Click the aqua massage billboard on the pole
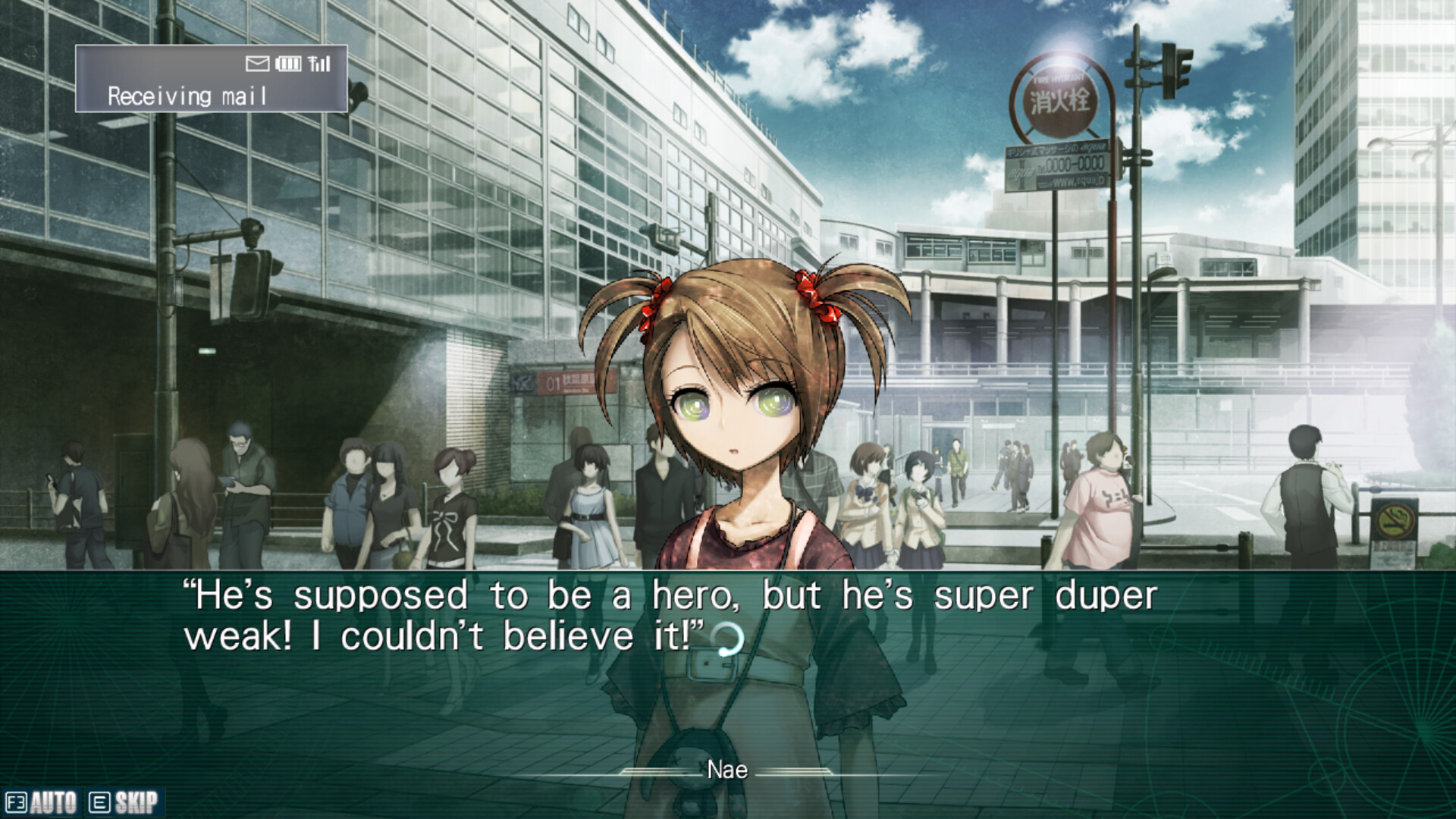 (1058, 163)
